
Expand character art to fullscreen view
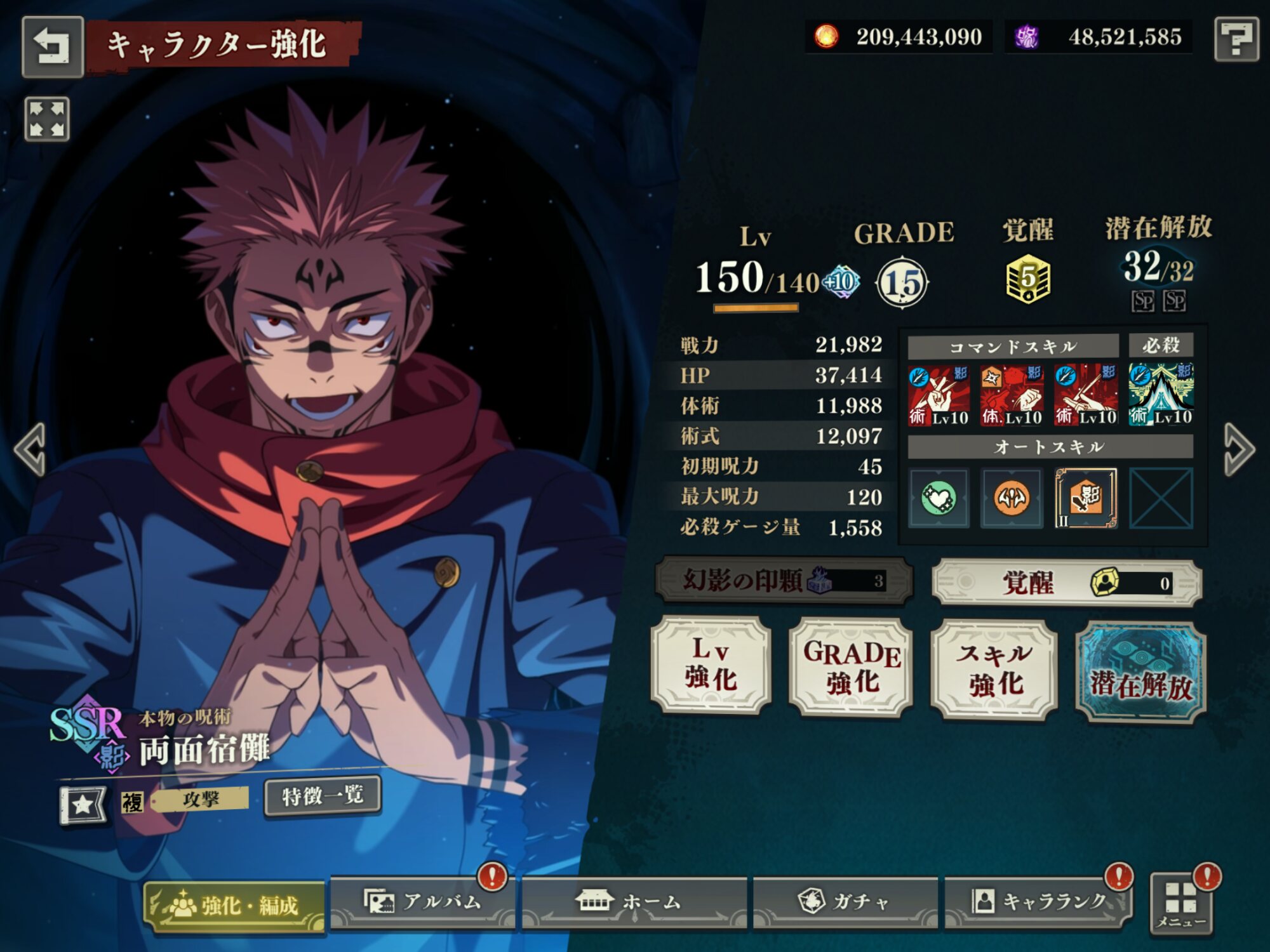point(47,119)
